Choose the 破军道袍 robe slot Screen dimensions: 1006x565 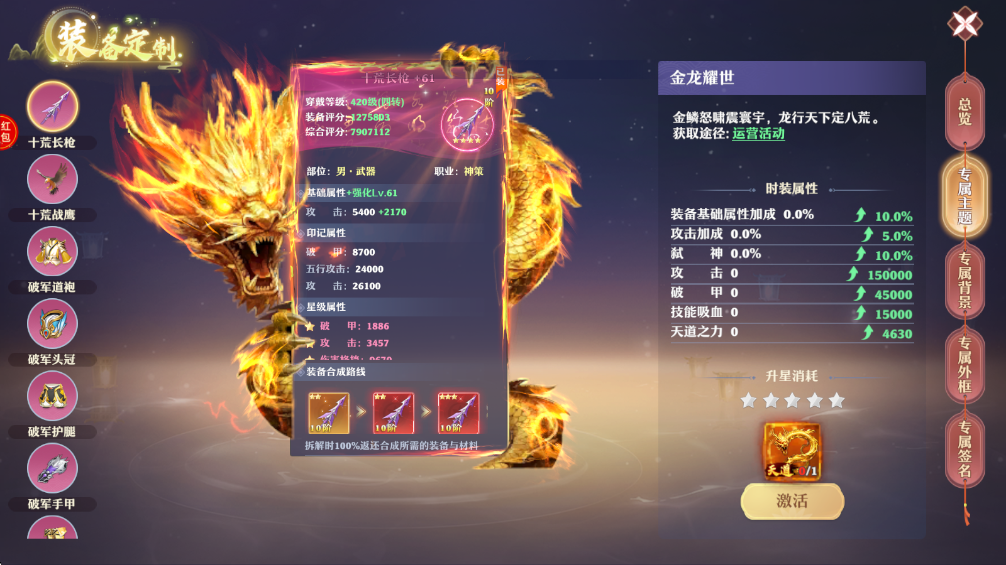point(52,252)
